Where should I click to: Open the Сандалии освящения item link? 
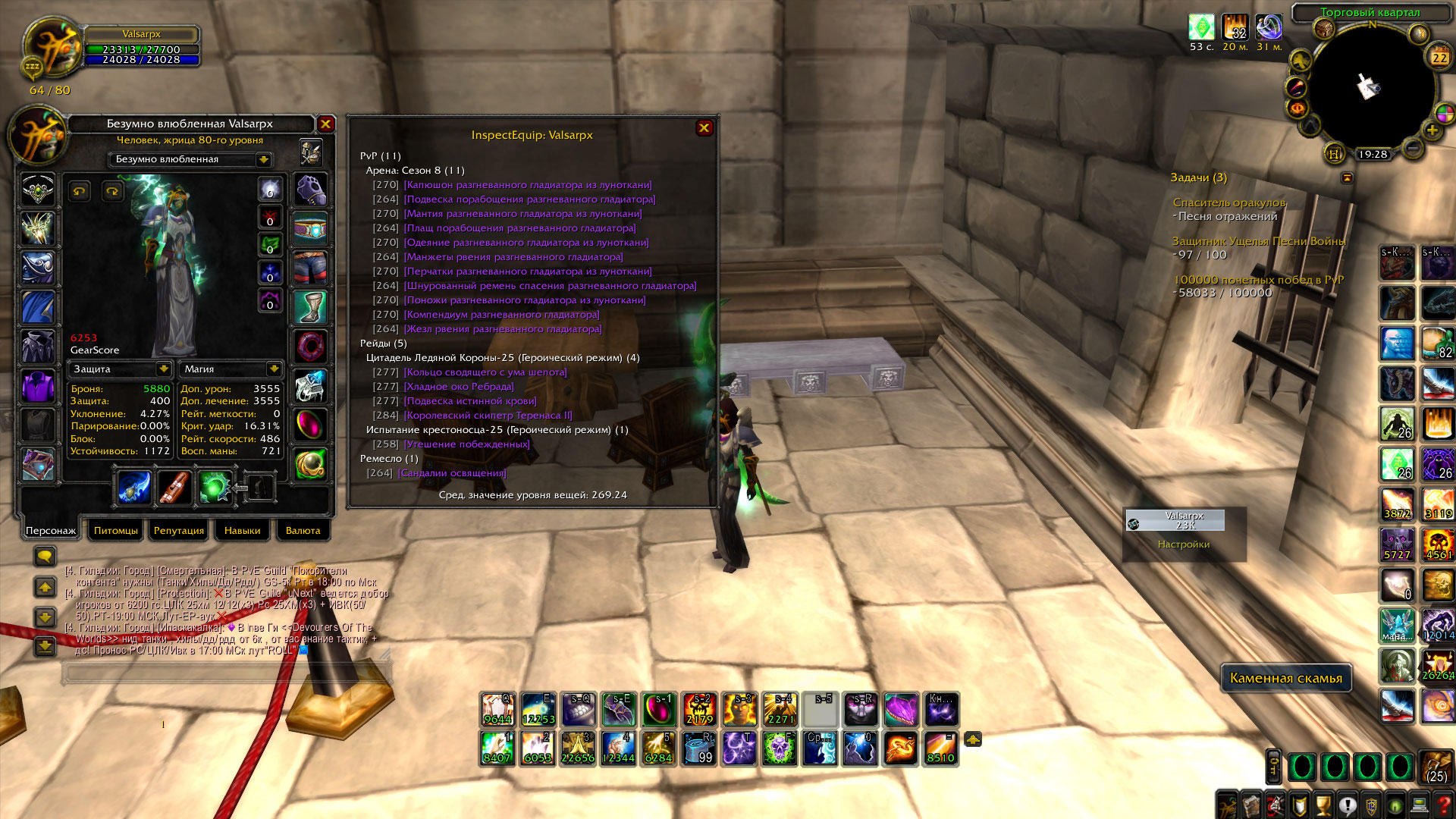point(452,473)
